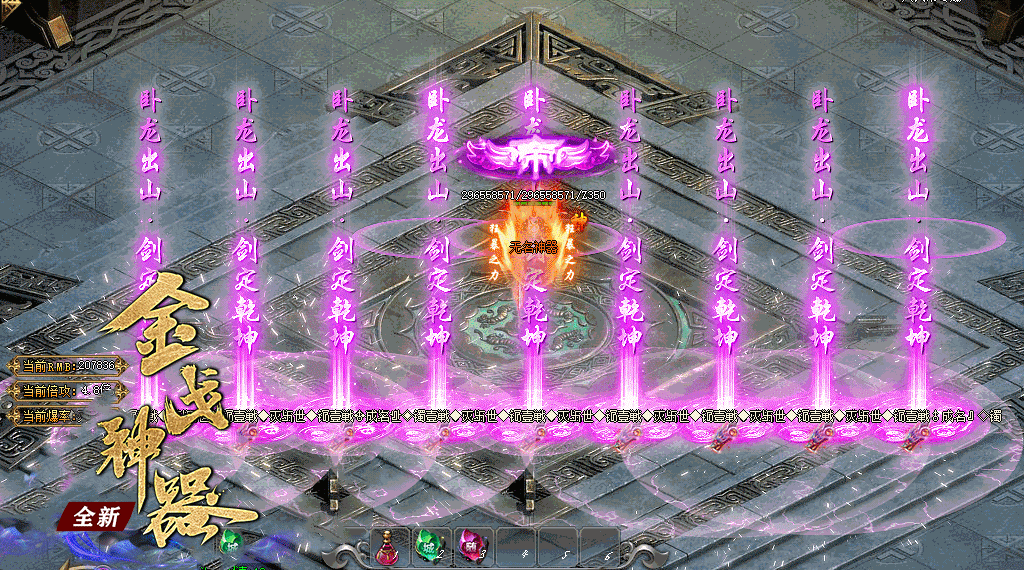Use the red potion in hotbar slot 1
1024x570 pixels.
click(388, 546)
